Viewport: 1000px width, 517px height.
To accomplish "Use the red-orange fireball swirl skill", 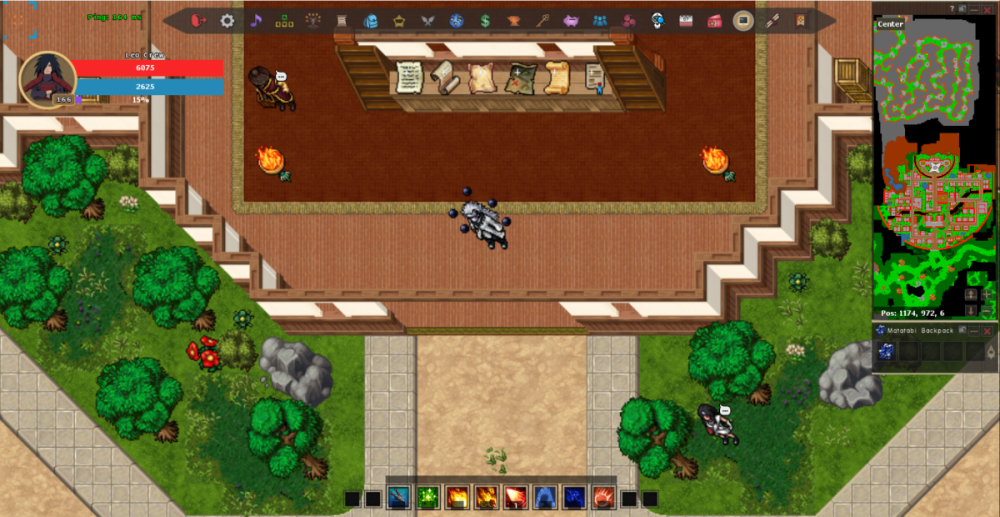I will click(603, 497).
